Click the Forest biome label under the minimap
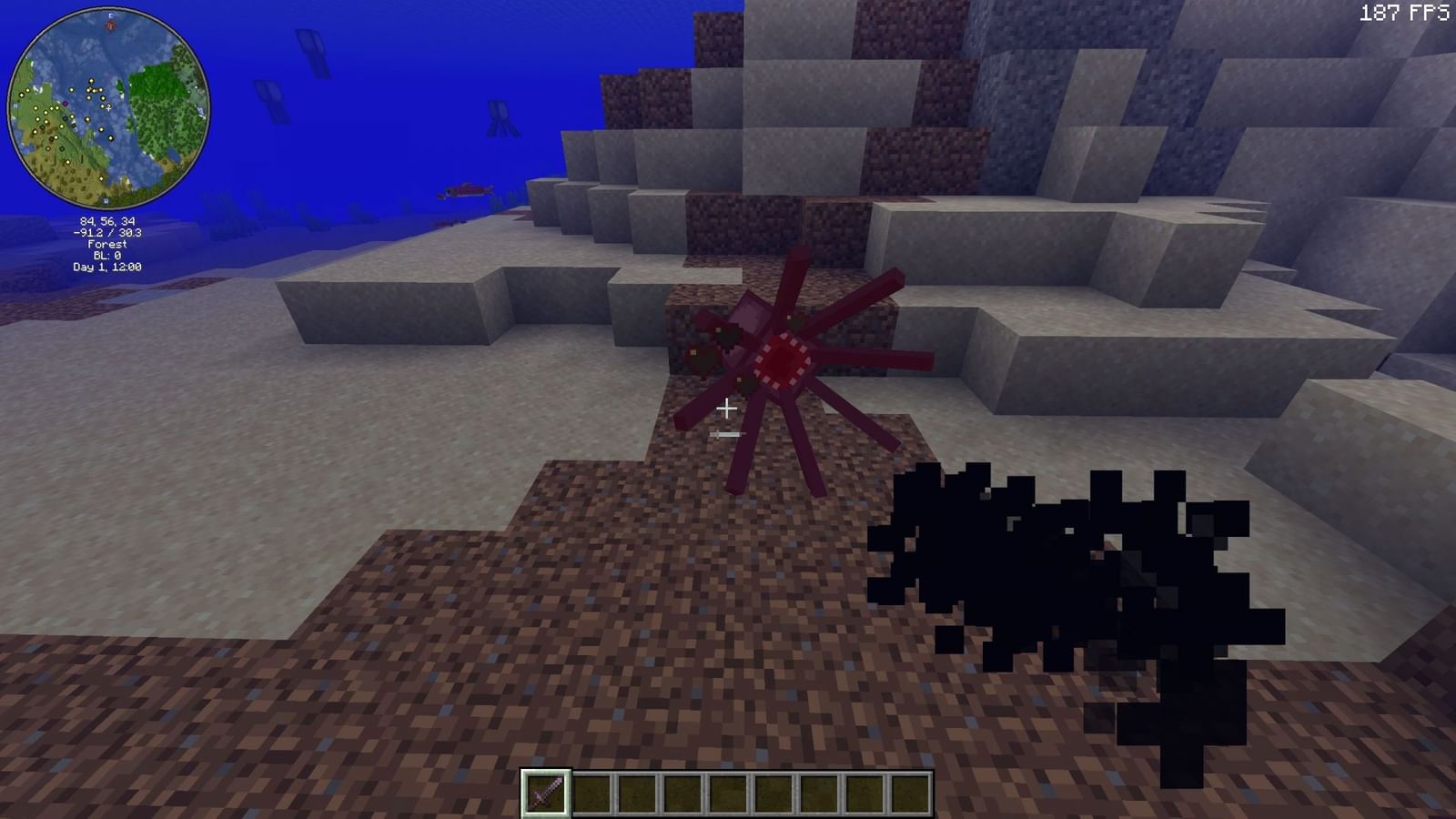 click(x=108, y=243)
